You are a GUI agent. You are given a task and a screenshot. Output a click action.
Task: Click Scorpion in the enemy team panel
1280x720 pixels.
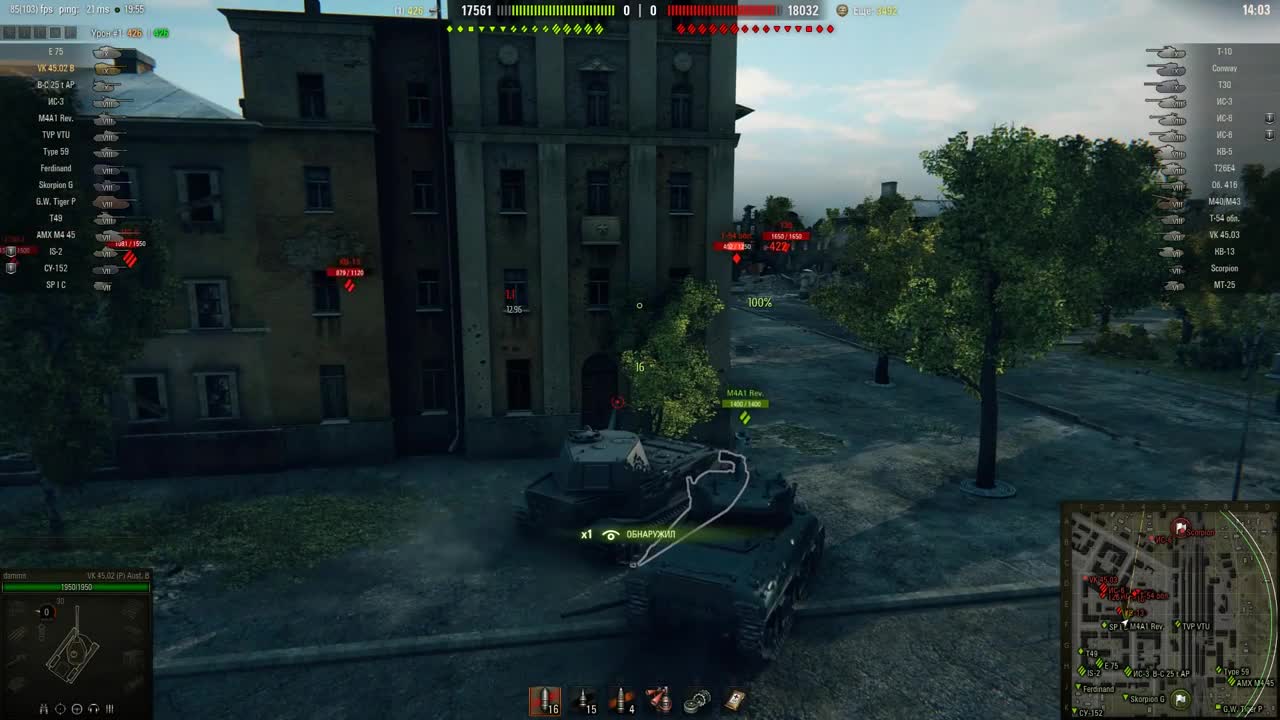(1225, 268)
